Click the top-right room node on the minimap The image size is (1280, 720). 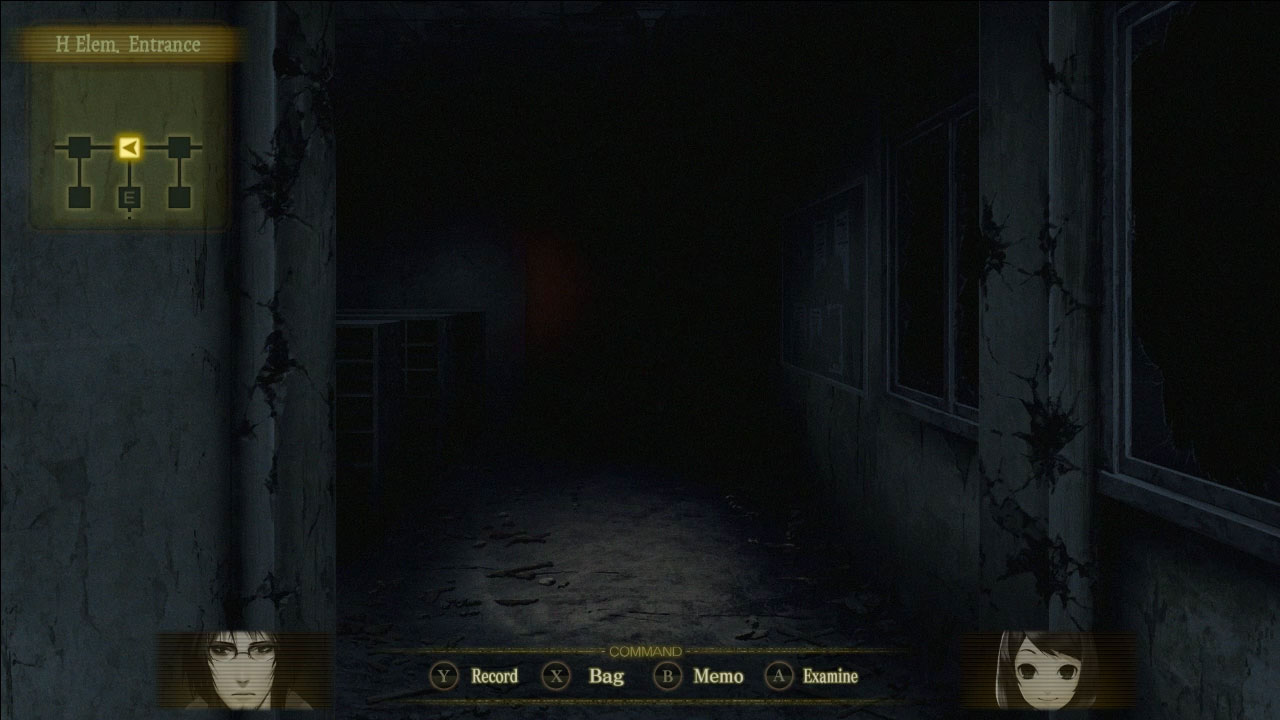[180, 145]
